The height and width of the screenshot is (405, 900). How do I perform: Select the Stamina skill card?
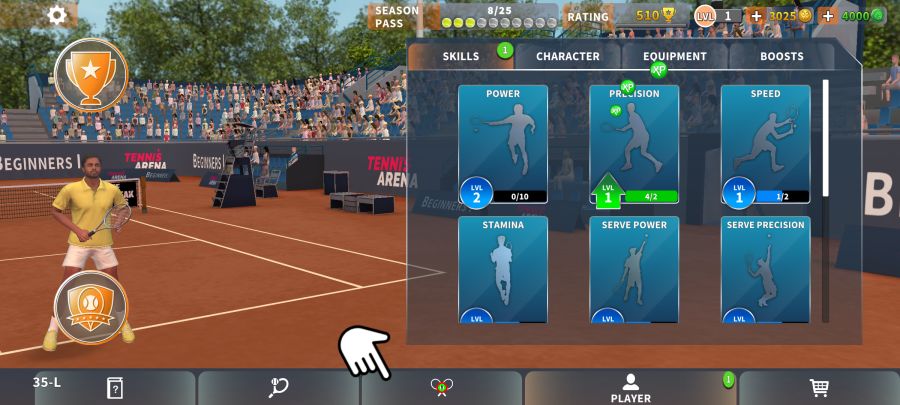click(503, 270)
